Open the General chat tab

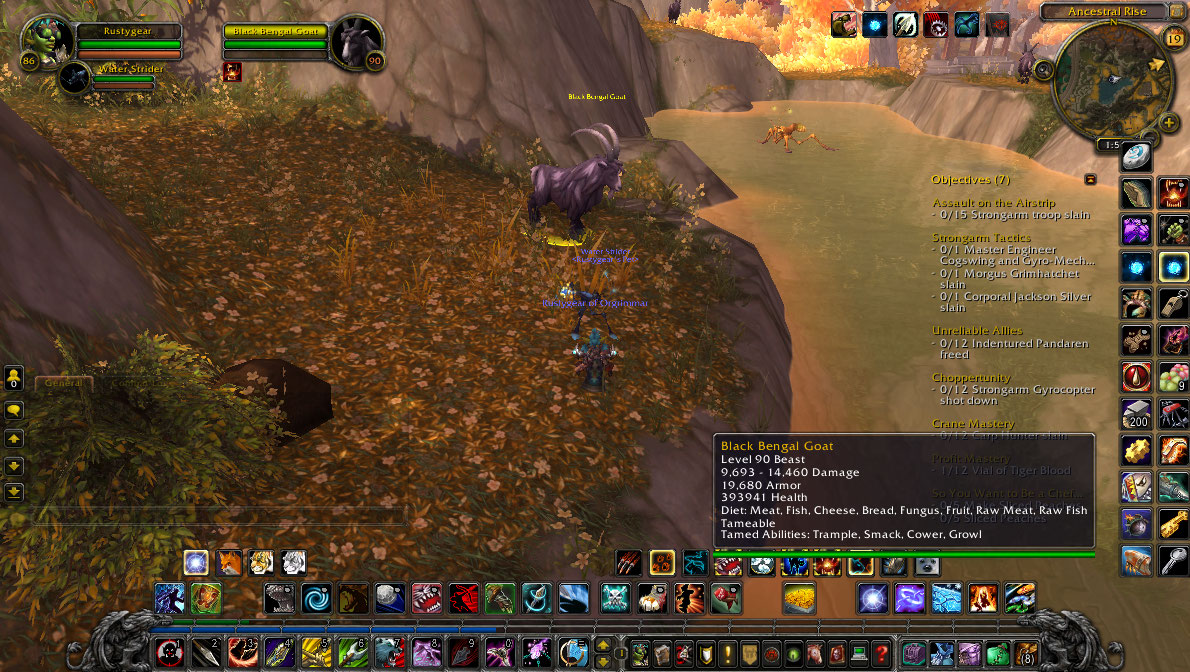pos(64,382)
